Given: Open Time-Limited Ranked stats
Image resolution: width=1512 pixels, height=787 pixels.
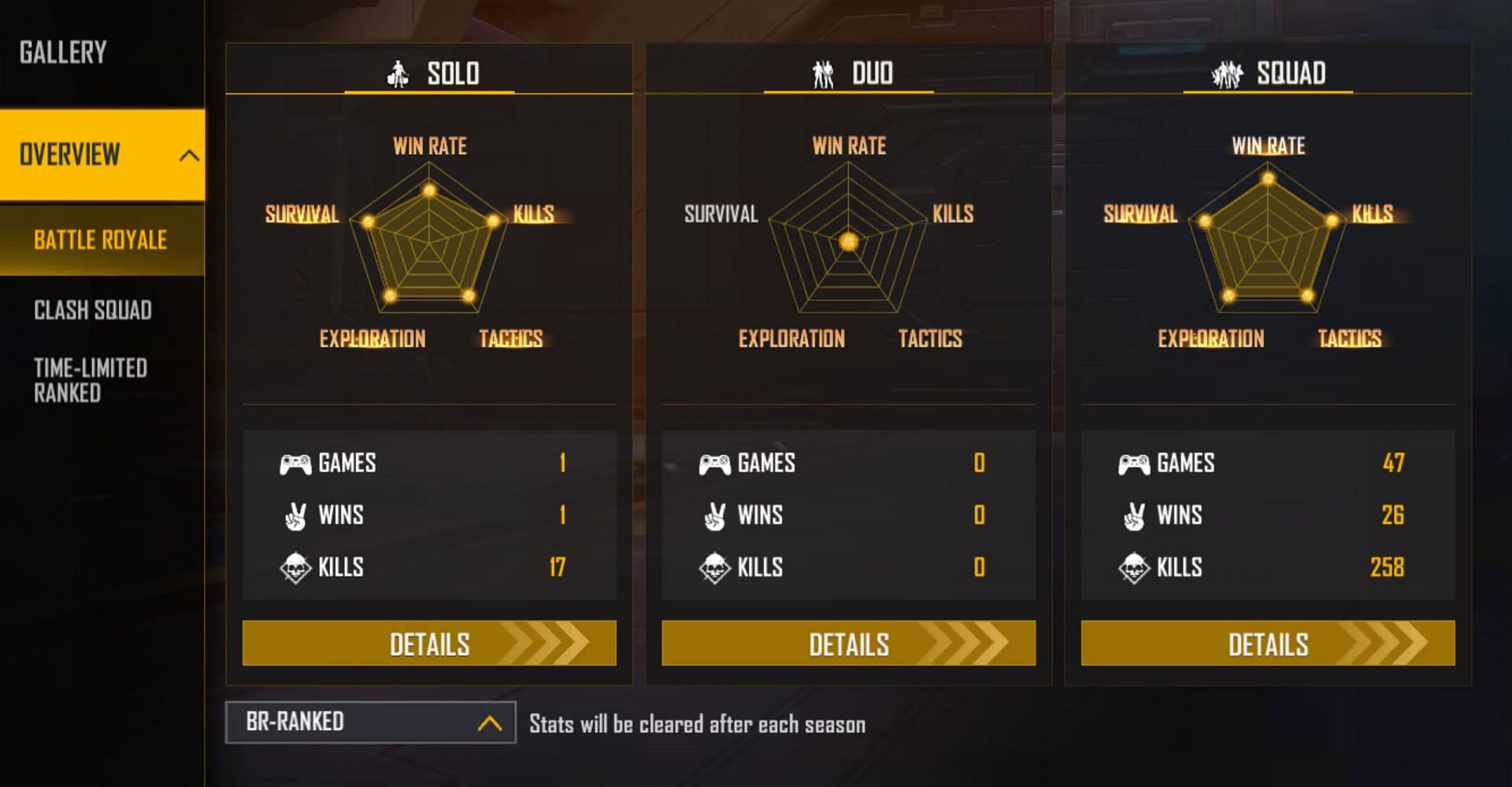Looking at the screenshot, I should [91, 380].
